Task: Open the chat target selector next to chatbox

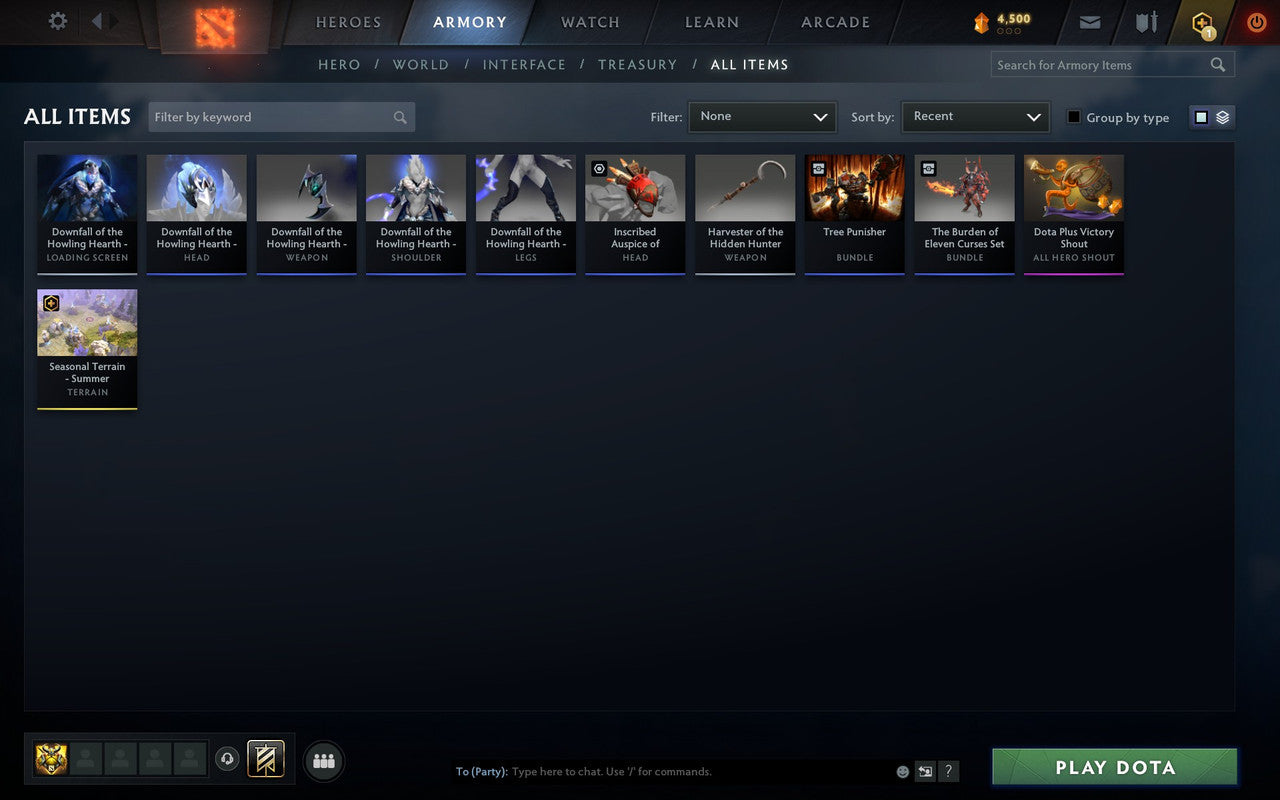Action: [927, 771]
